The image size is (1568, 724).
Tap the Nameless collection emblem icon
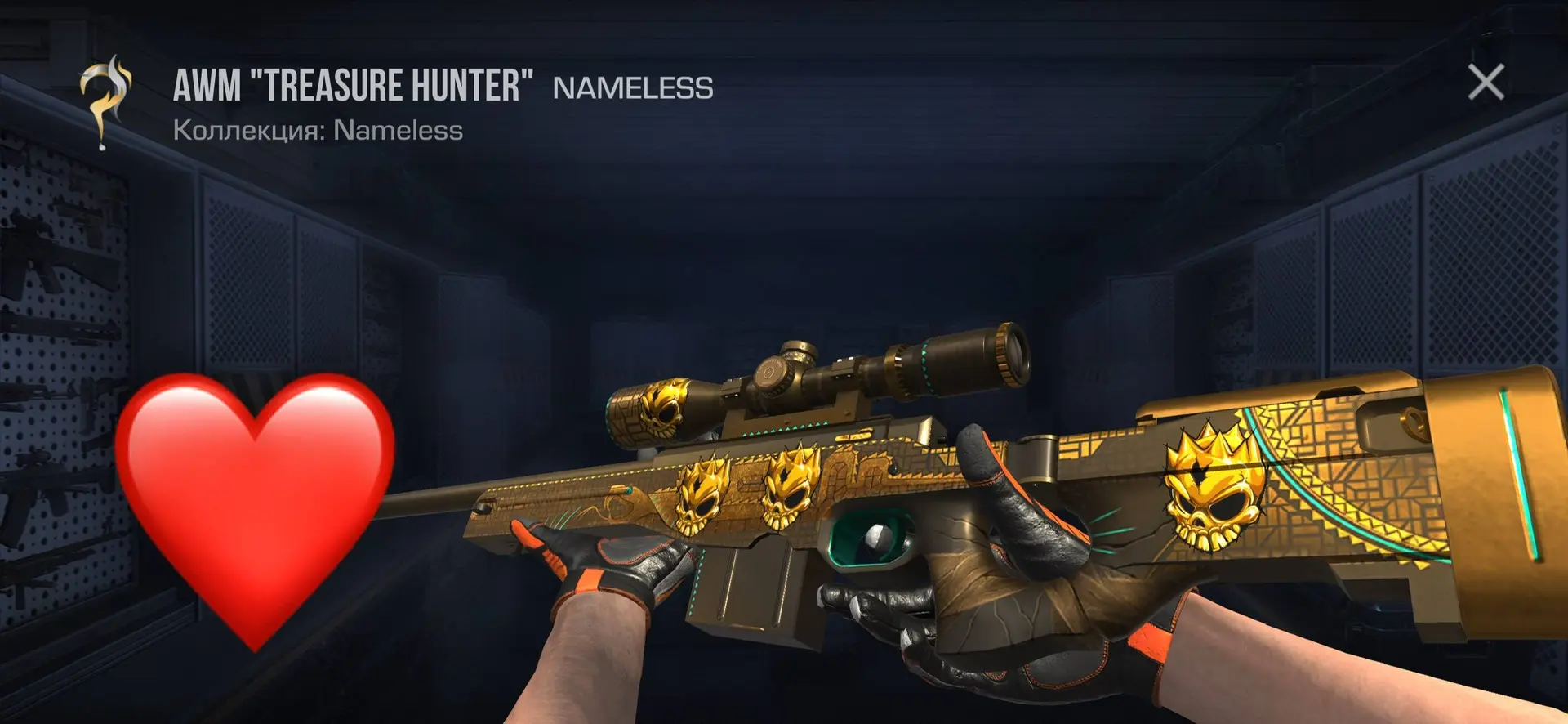pos(105,101)
